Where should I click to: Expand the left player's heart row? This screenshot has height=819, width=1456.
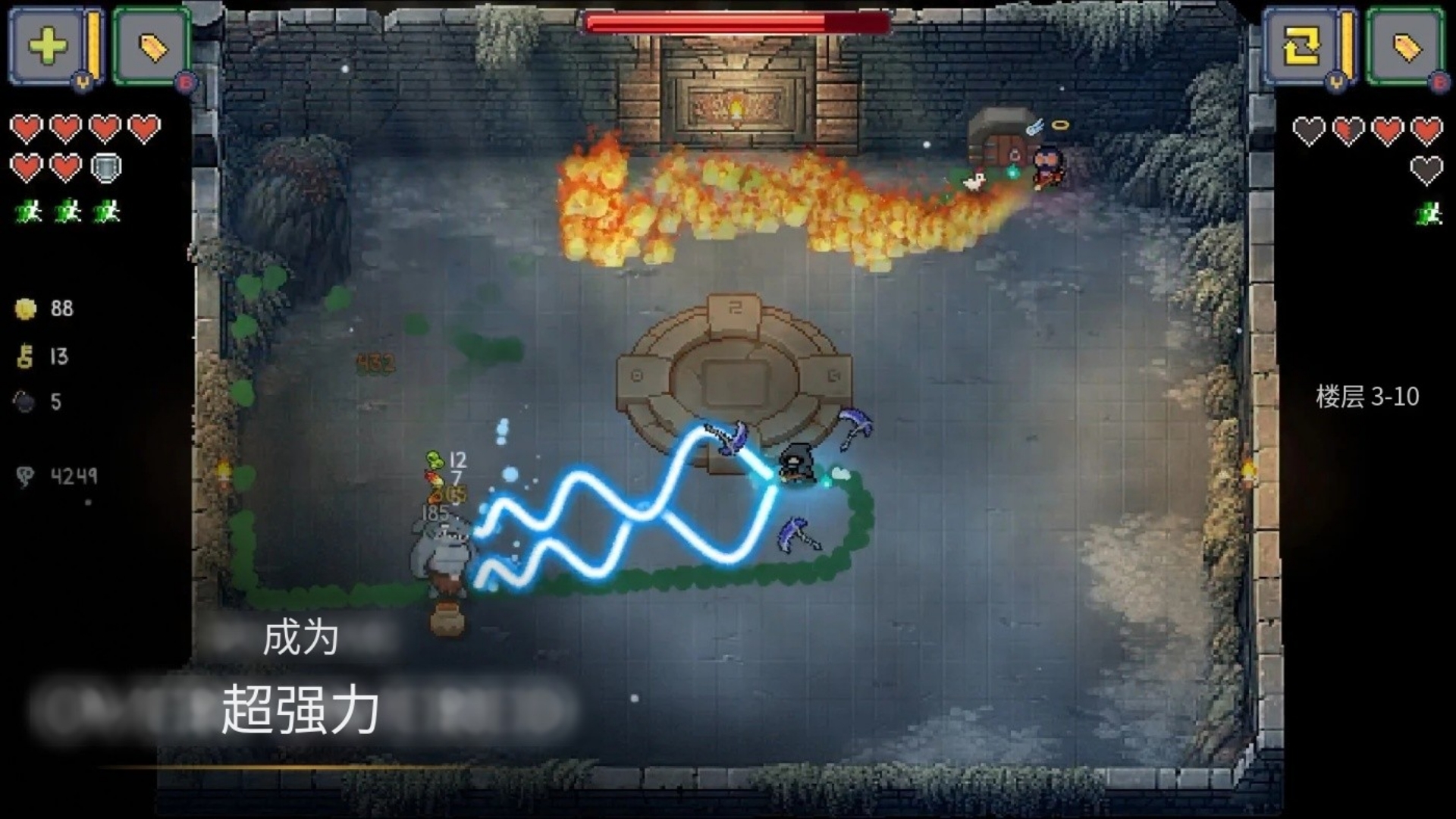click(83, 129)
